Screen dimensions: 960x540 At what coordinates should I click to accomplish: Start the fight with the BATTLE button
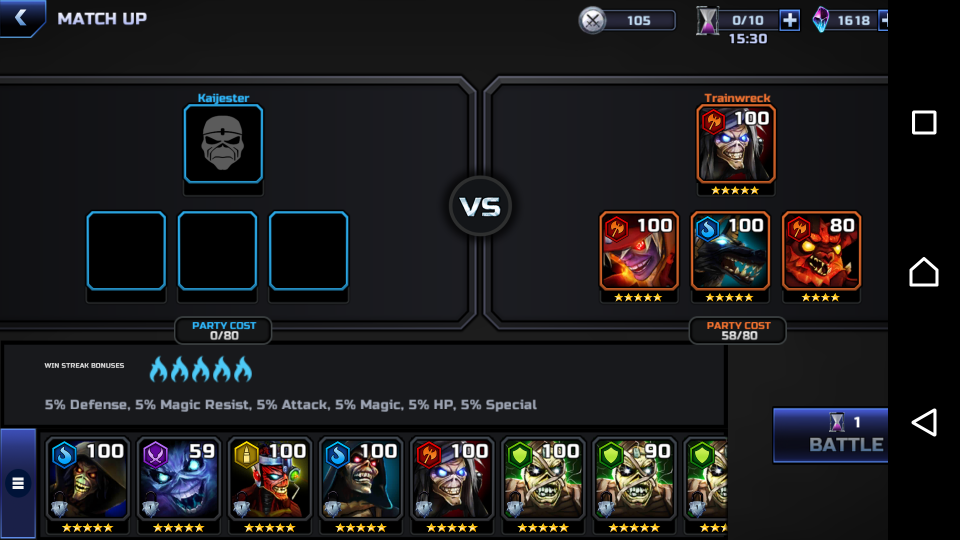coord(830,435)
